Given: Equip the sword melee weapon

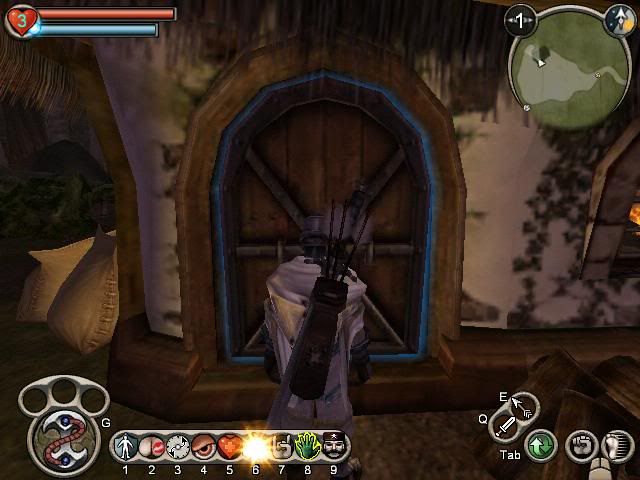Looking at the screenshot, I should click(x=507, y=426).
